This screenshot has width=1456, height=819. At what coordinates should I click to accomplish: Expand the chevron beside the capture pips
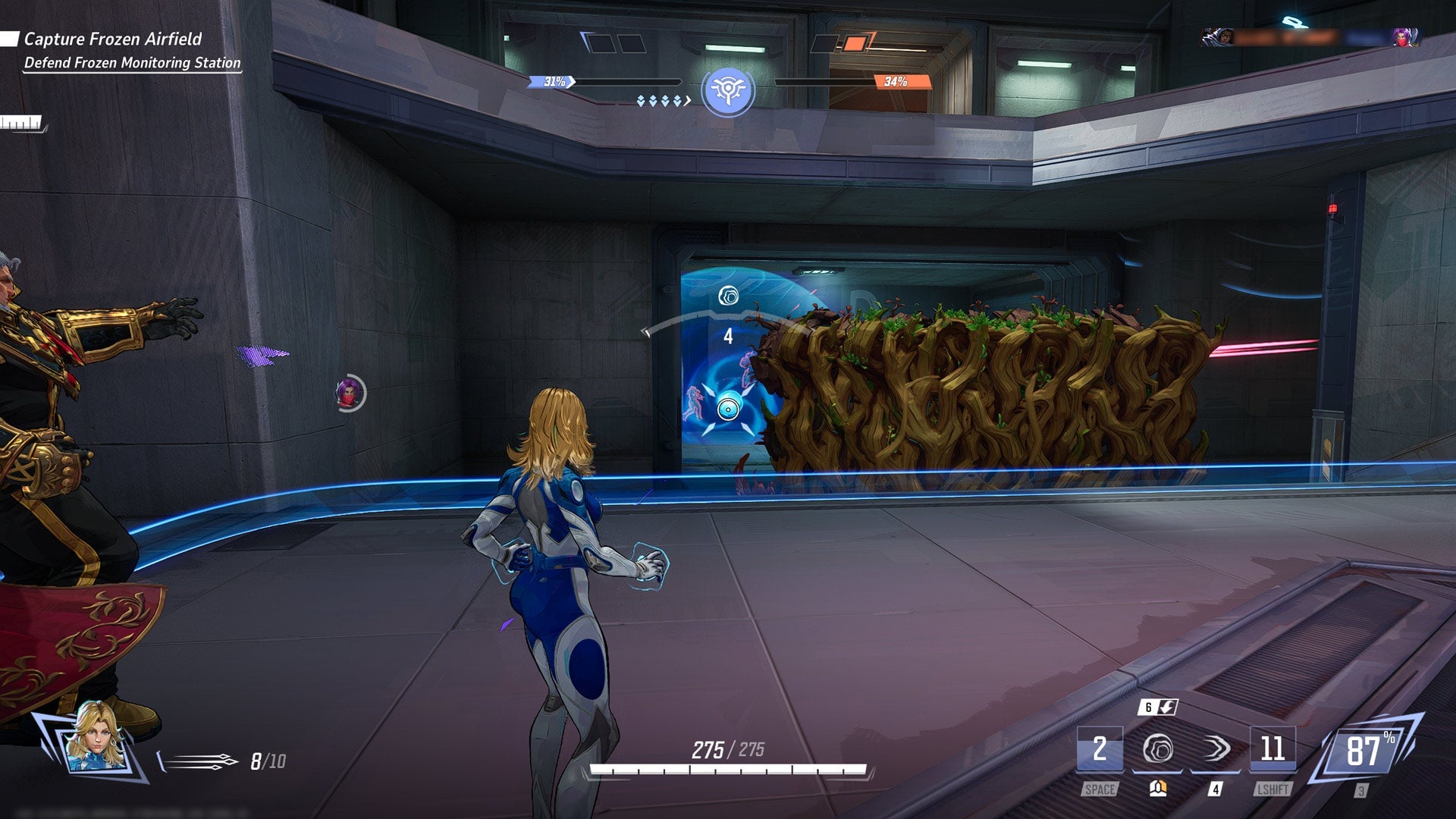[686, 98]
